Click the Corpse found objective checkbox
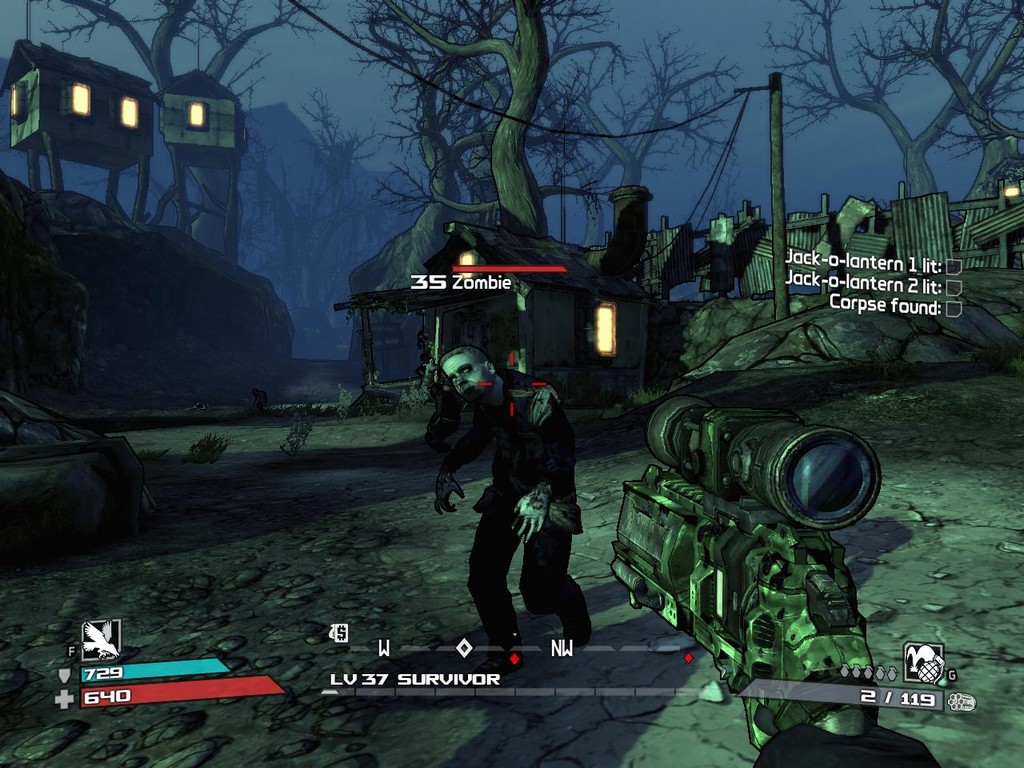 tap(953, 308)
